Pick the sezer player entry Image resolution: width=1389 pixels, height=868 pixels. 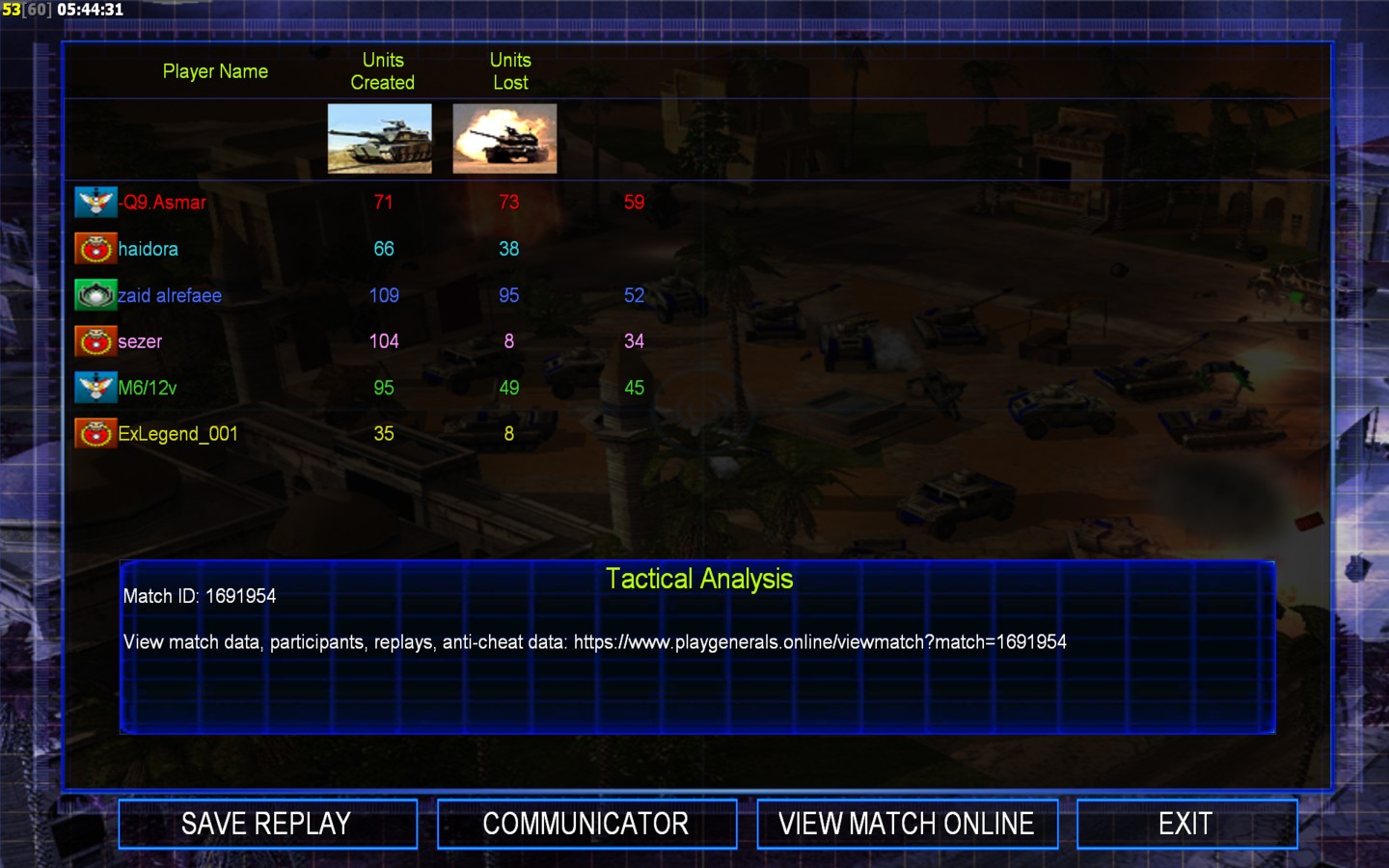click(x=140, y=341)
